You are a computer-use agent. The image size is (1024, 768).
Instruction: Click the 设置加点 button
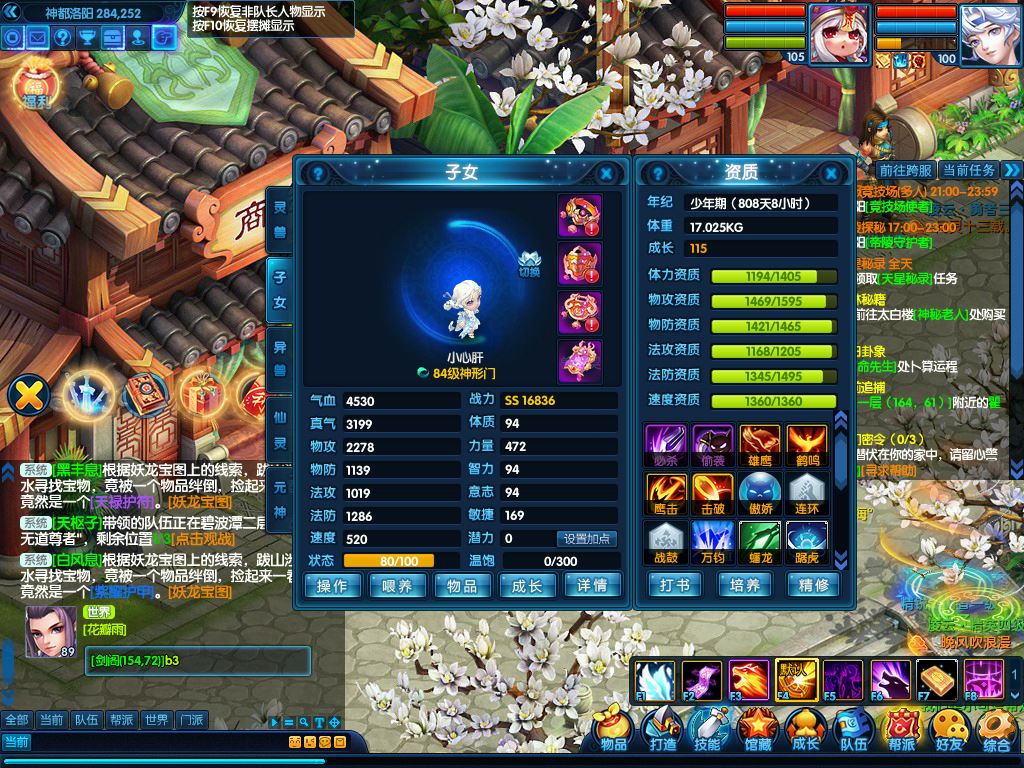[586, 539]
